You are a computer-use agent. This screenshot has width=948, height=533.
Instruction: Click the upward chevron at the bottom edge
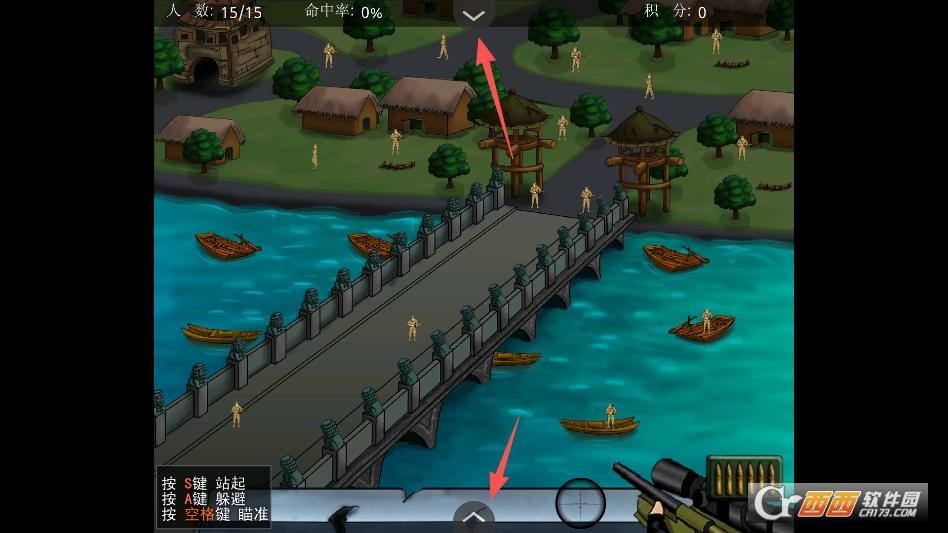(x=474, y=517)
